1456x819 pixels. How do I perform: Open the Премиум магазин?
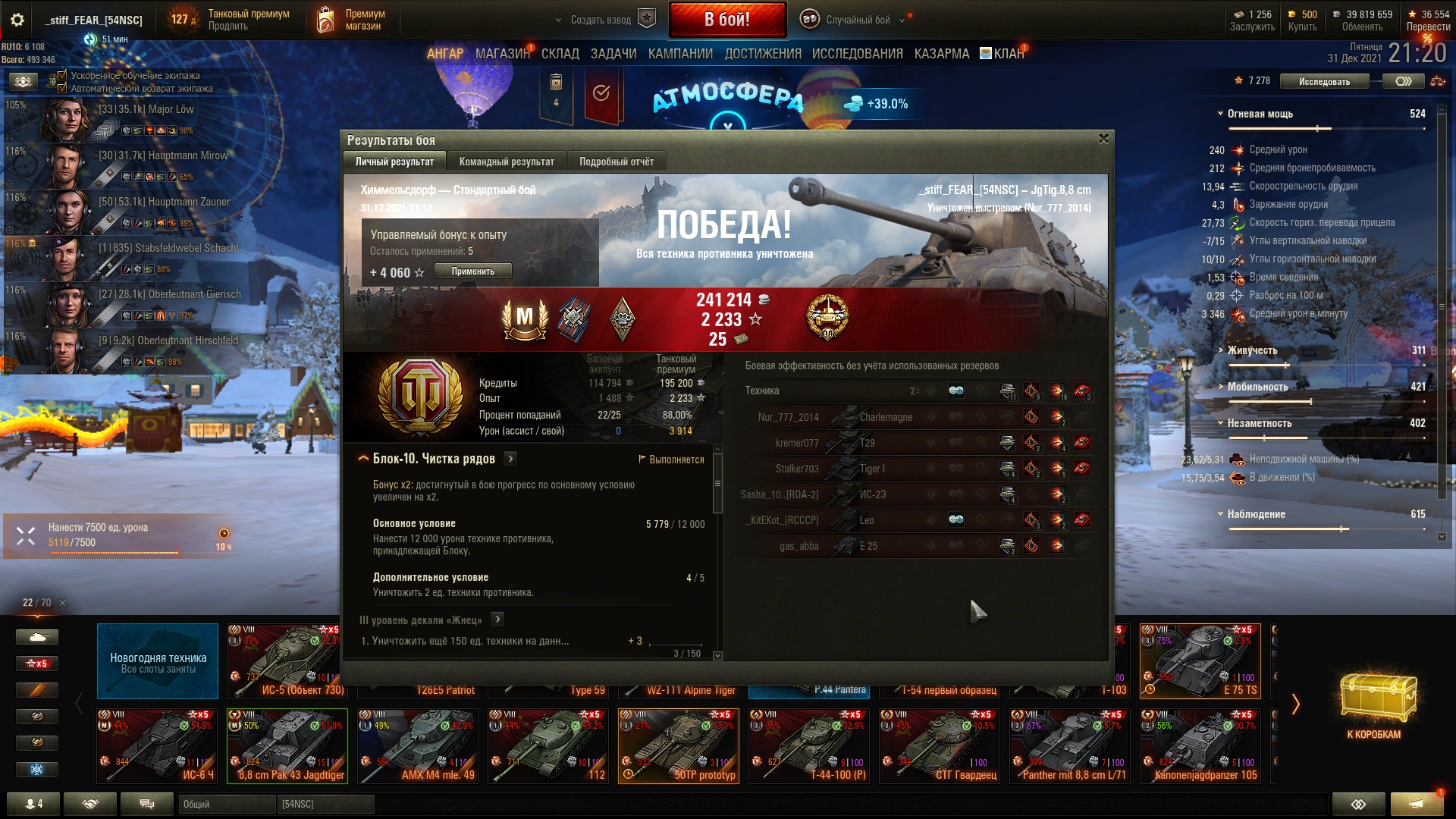(352, 20)
